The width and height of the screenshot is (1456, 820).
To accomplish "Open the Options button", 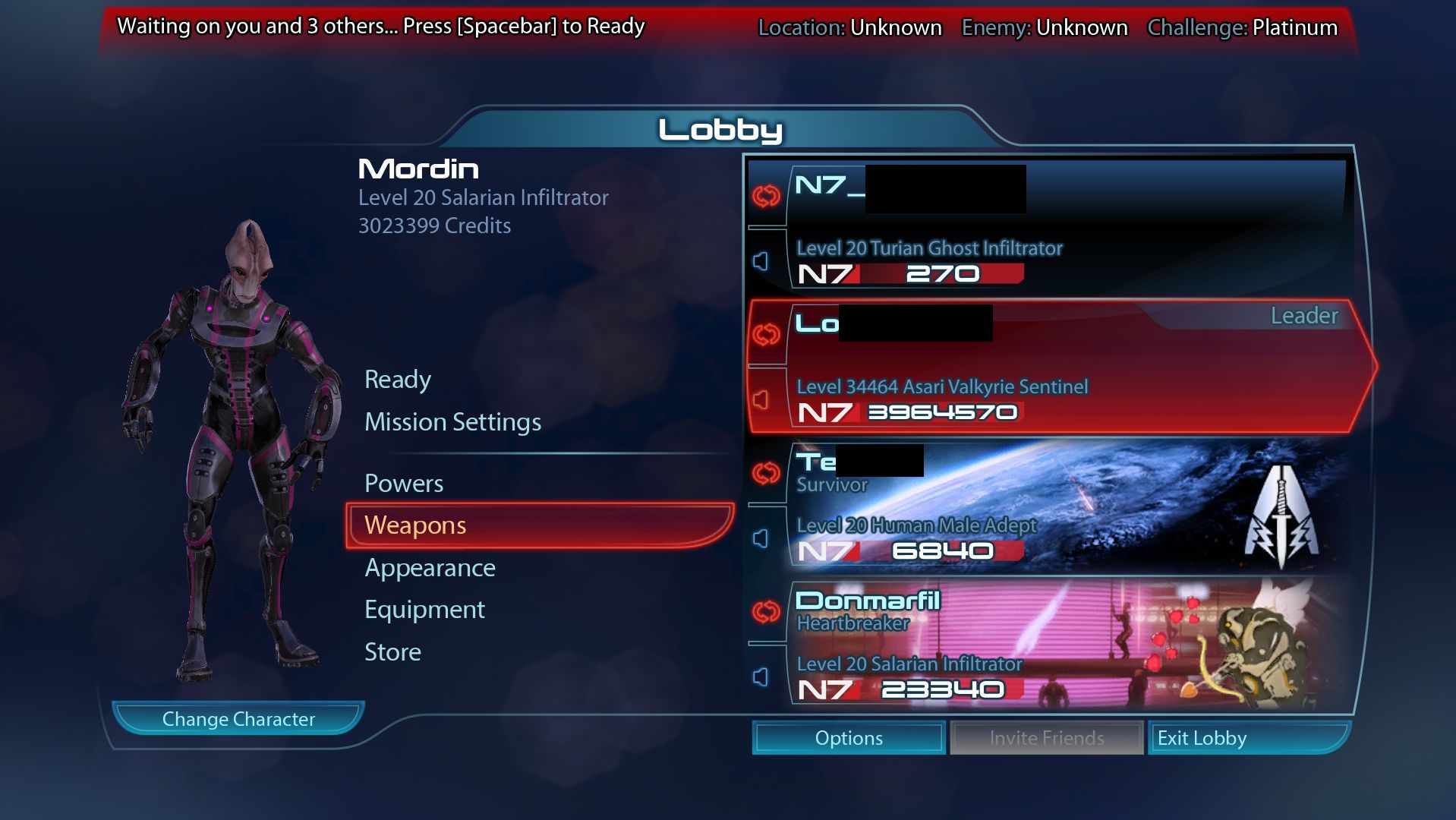I will pyautogui.click(x=849, y=738).
